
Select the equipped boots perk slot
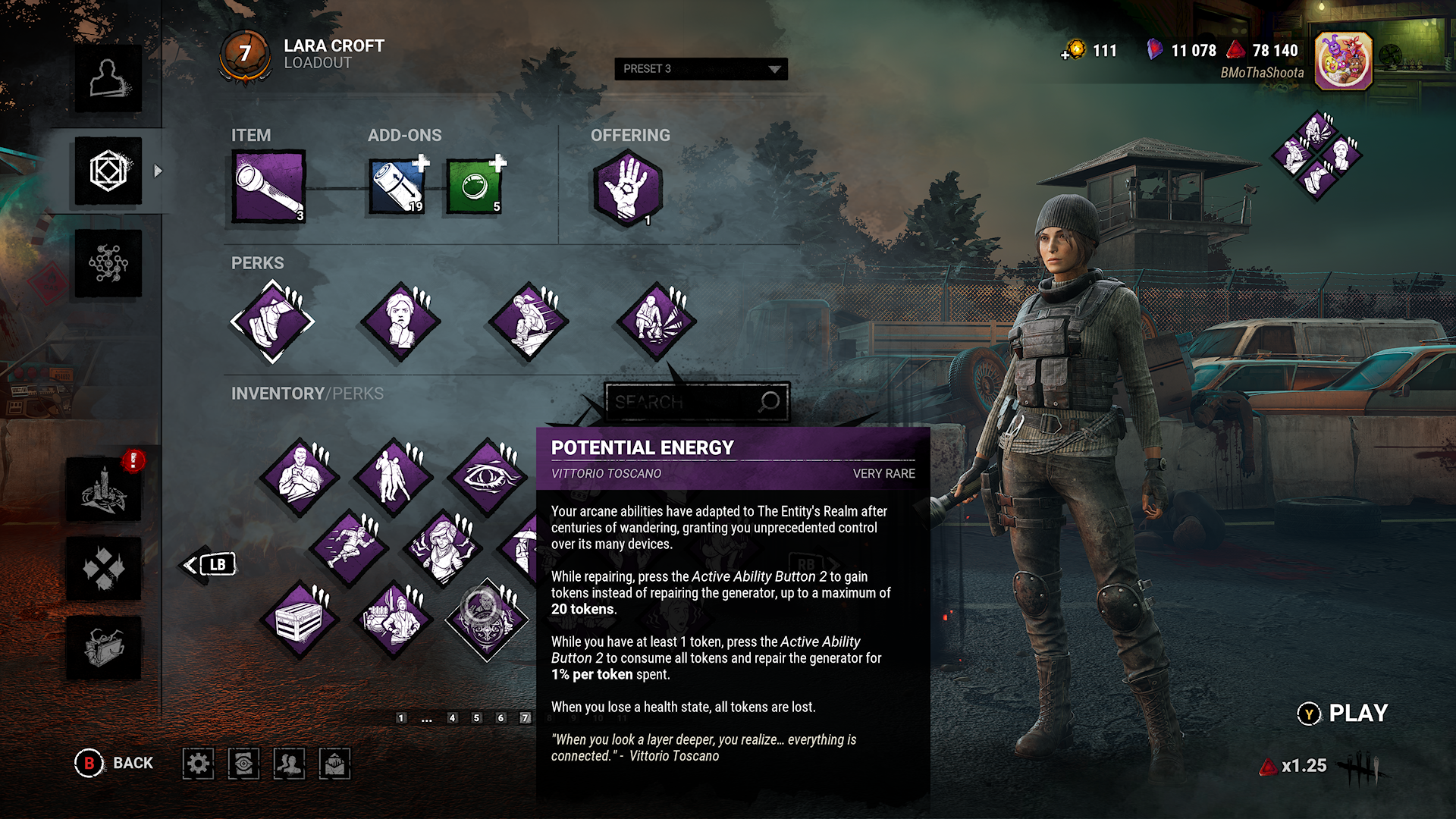tap(272, 322)
